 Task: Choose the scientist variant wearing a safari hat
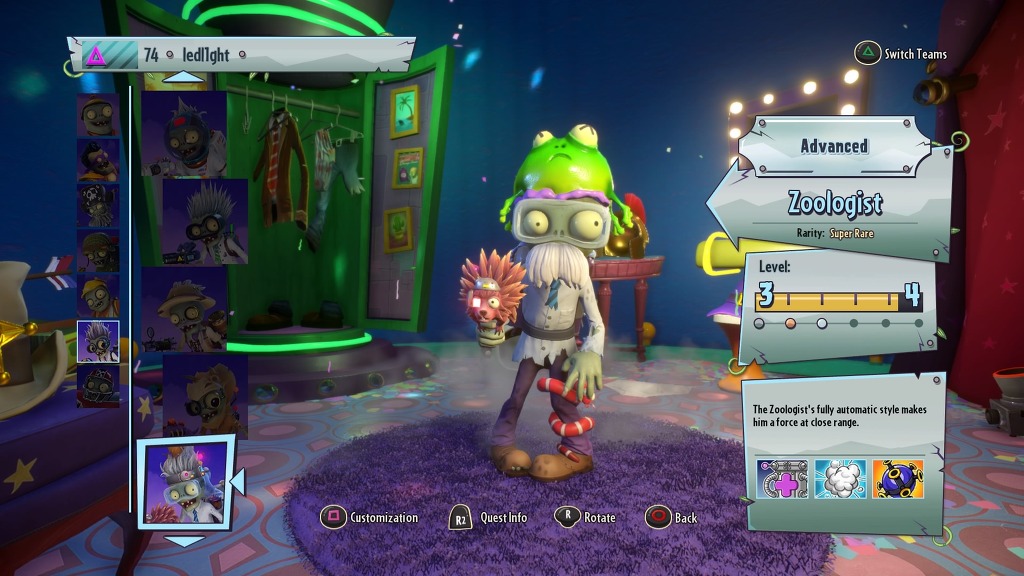click(x=184, y=309)
